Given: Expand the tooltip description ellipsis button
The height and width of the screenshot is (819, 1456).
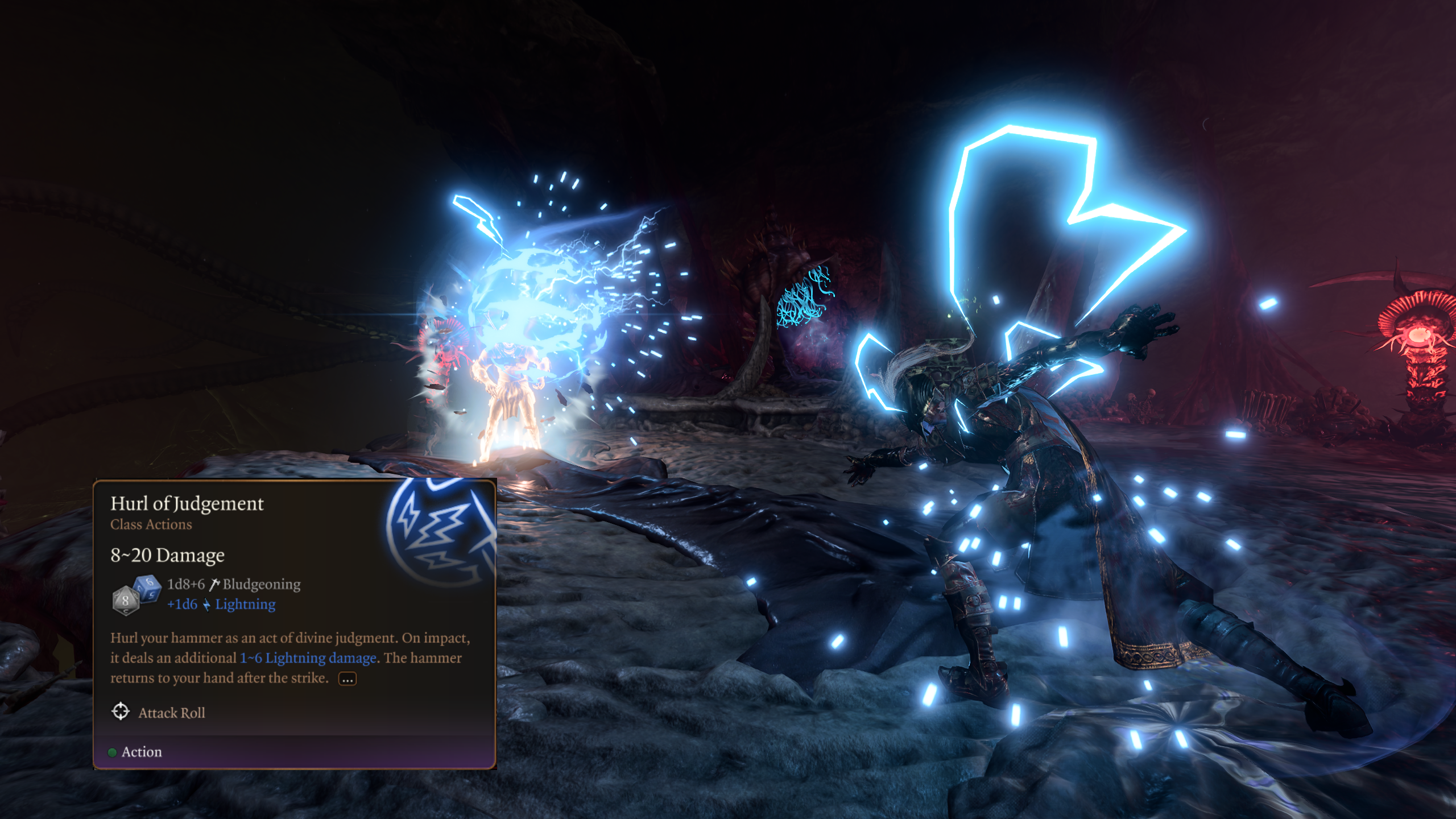Looking at the screenshot, I should pos(347,679).
